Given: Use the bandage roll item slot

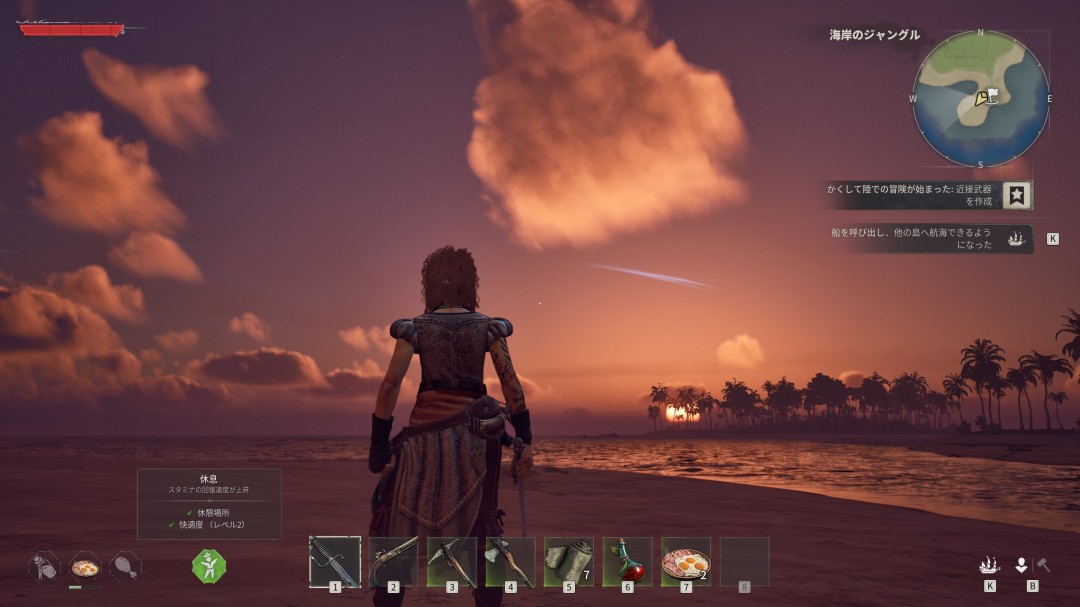Looking at the screenshot, I should tap(568, 561).
